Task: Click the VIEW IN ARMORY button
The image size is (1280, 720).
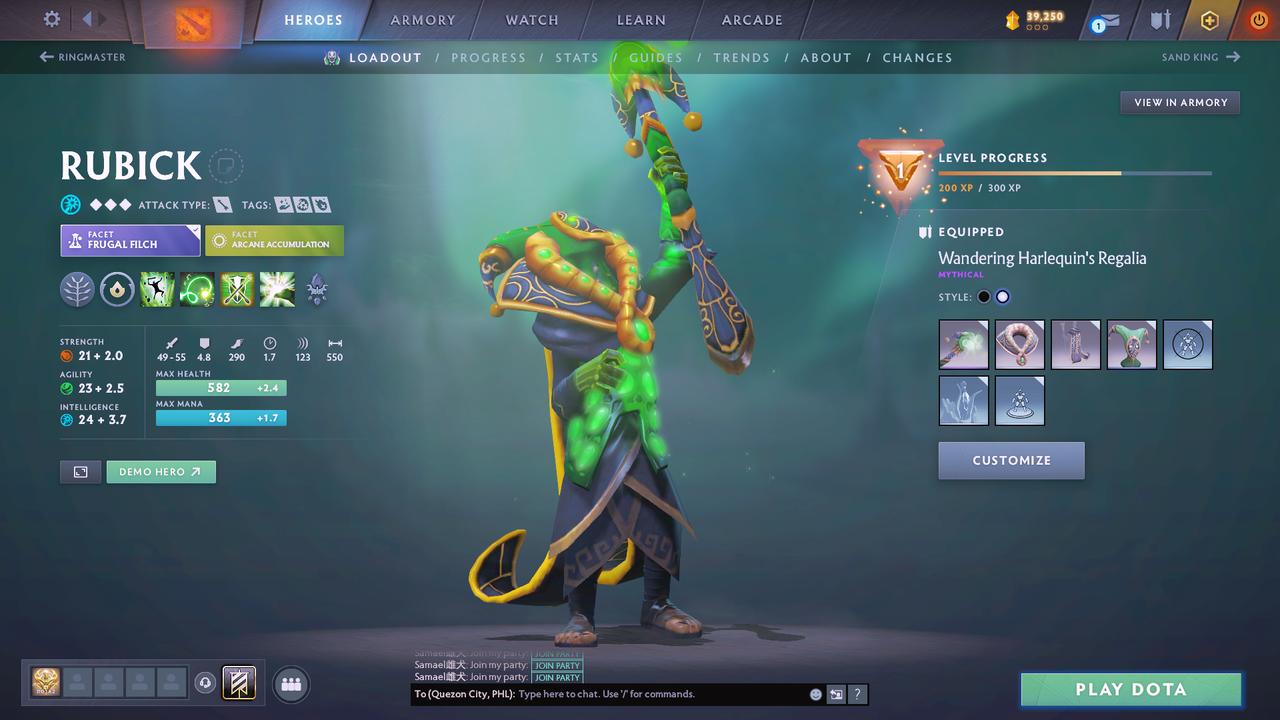Action: point(1179,102)
